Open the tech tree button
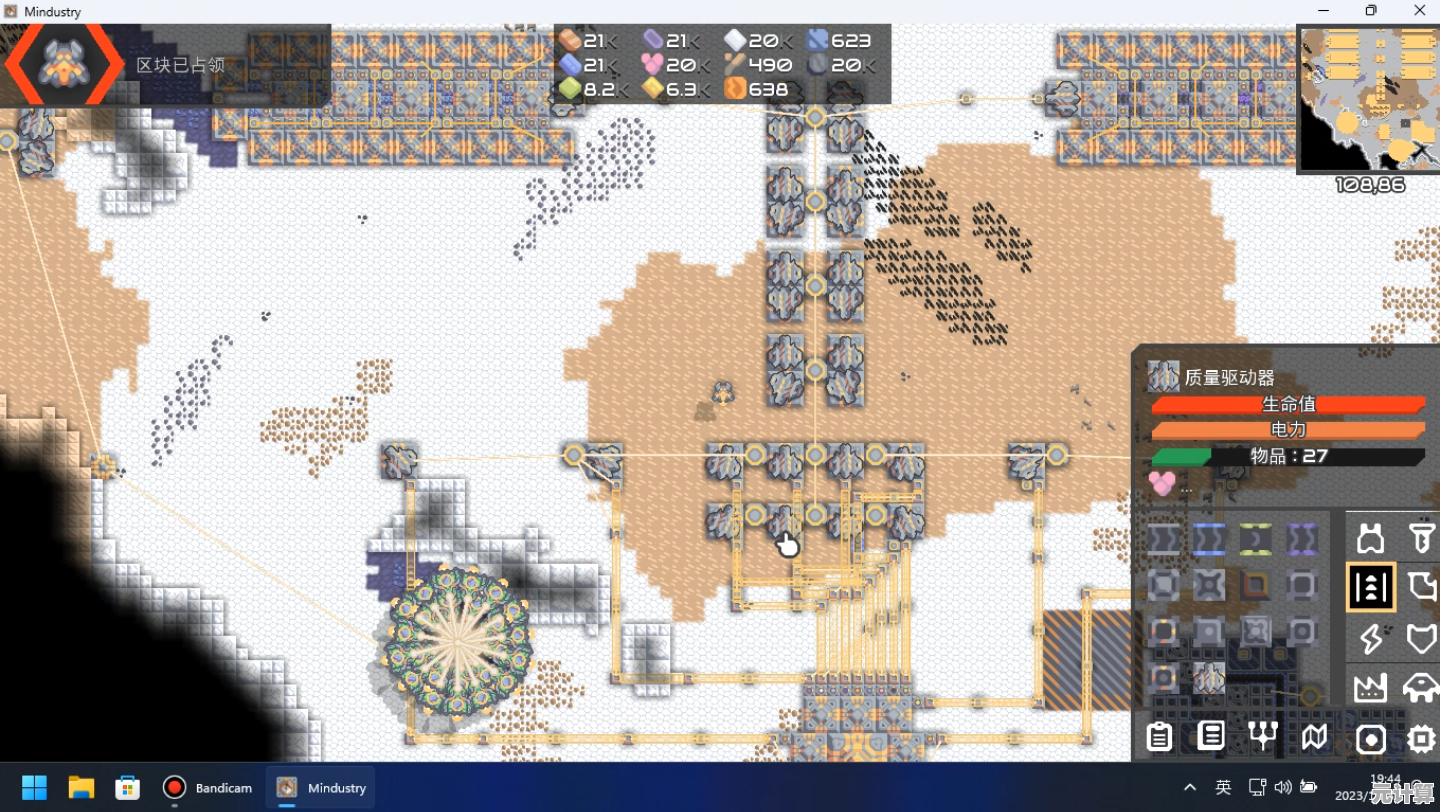 (x=1264, y=737)
